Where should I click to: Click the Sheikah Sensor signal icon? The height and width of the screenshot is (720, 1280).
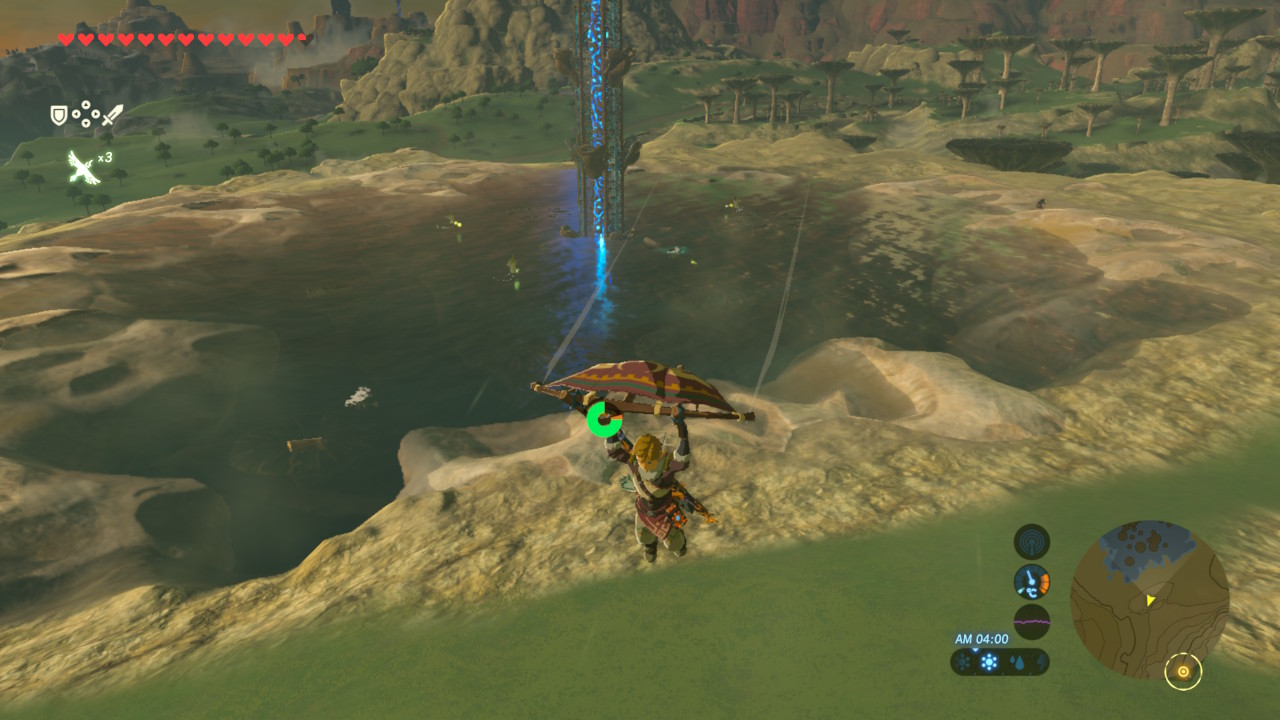click(x=1031, y=542)
